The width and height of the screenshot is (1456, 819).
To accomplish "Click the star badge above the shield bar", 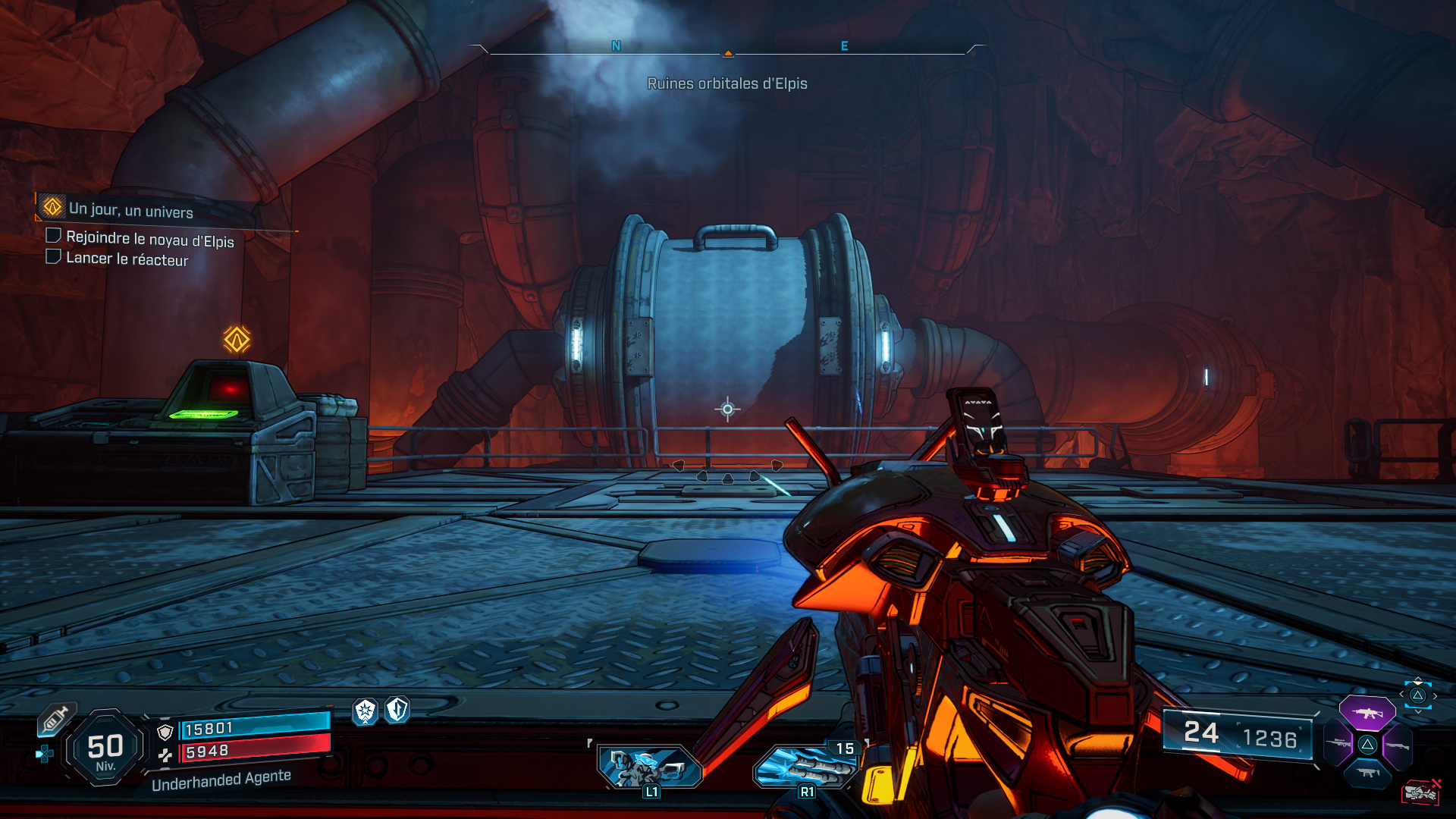I will [366, 713].
